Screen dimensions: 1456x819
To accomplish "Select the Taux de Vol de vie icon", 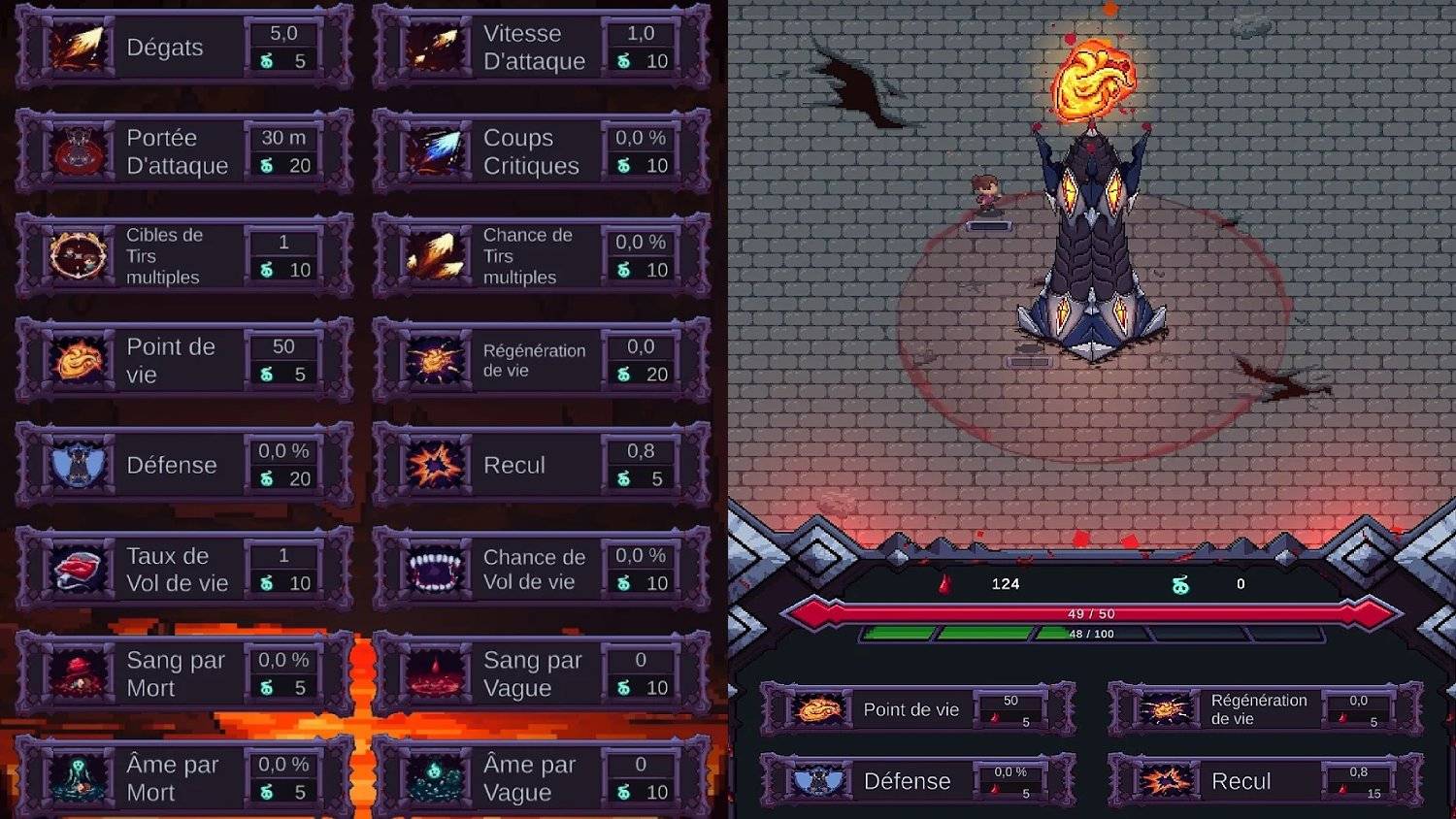I will point(78,570).
